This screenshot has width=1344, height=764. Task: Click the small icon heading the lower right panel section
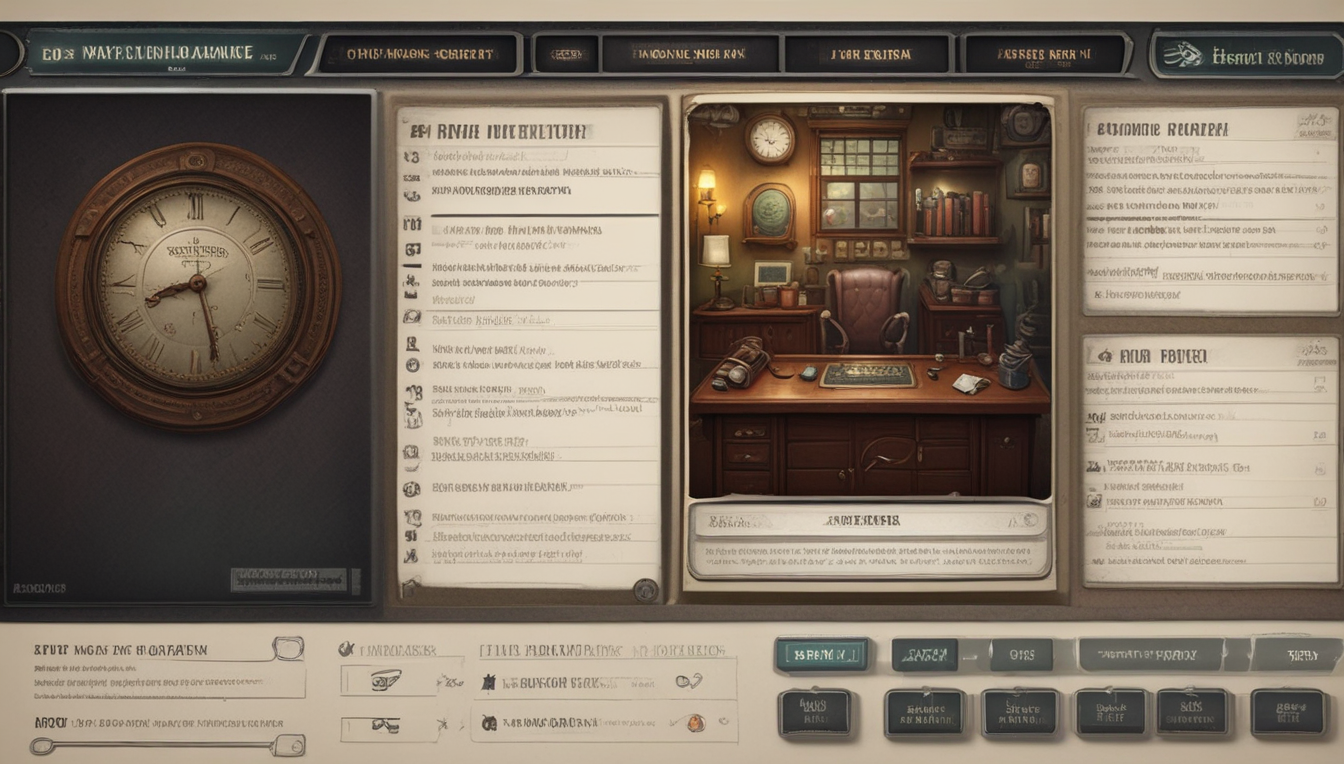1101,355
